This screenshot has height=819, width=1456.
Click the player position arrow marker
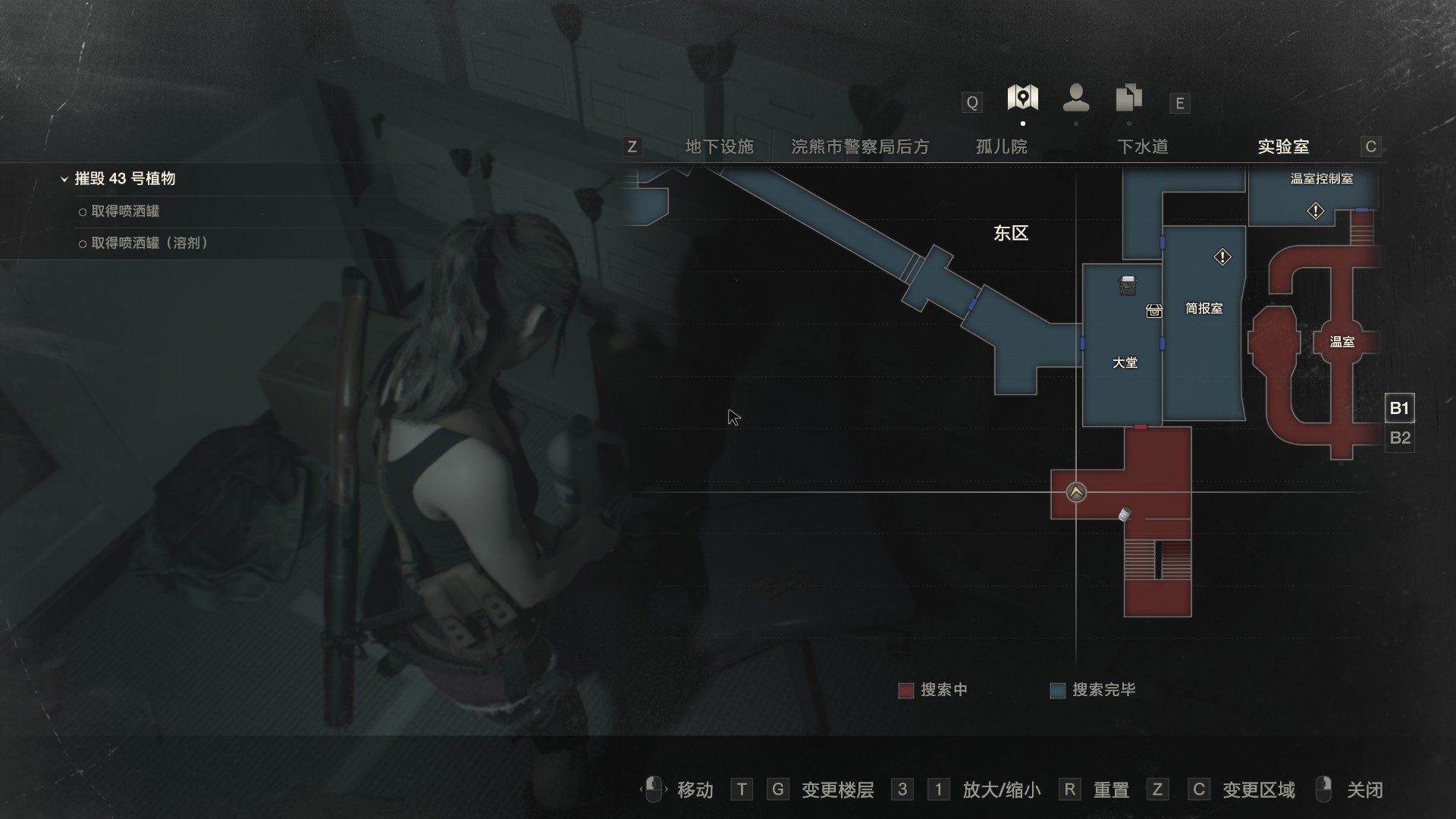(1076, 493)
